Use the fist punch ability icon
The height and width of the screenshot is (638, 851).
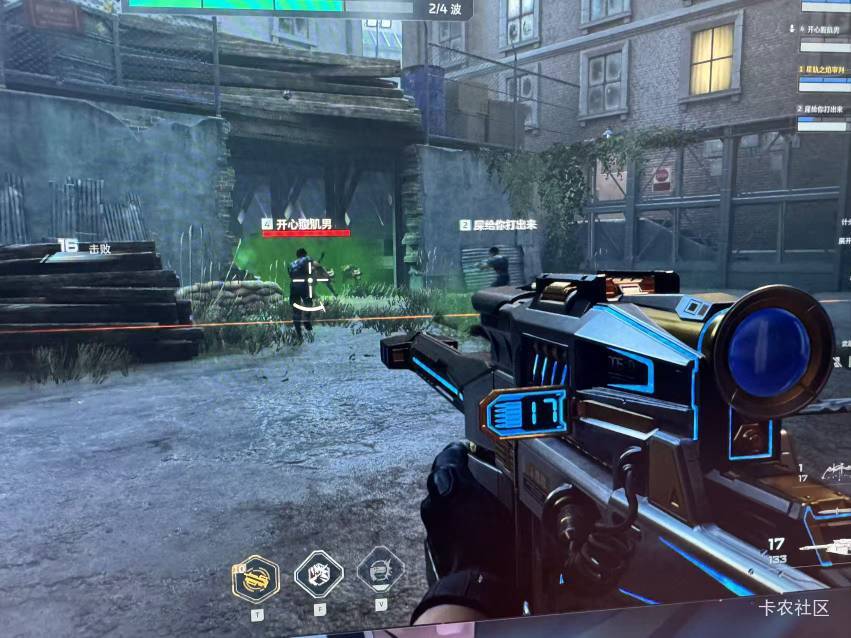[x=318, y=574]
